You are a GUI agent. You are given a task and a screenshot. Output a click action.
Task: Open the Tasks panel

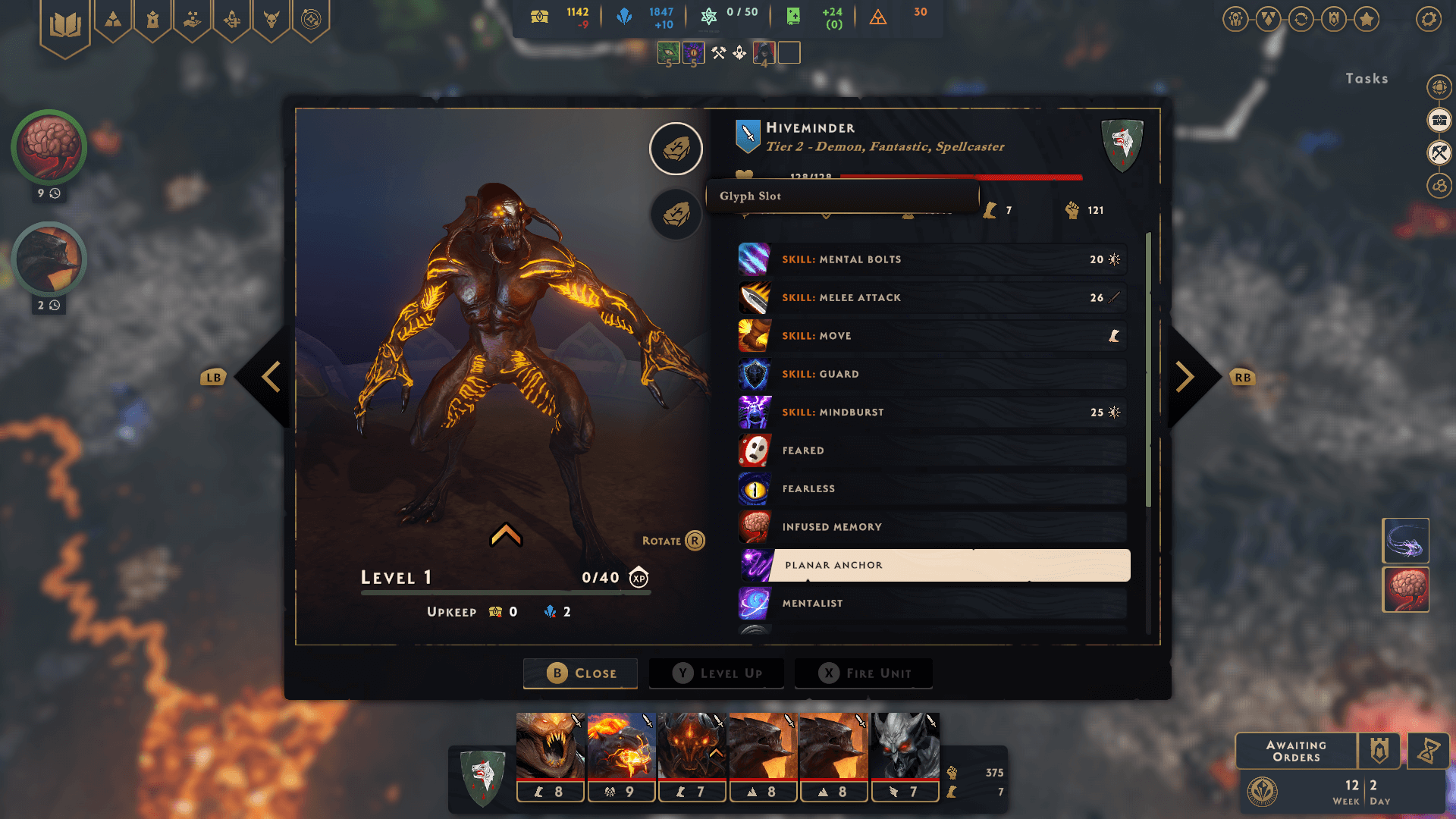click(1367, 78)
